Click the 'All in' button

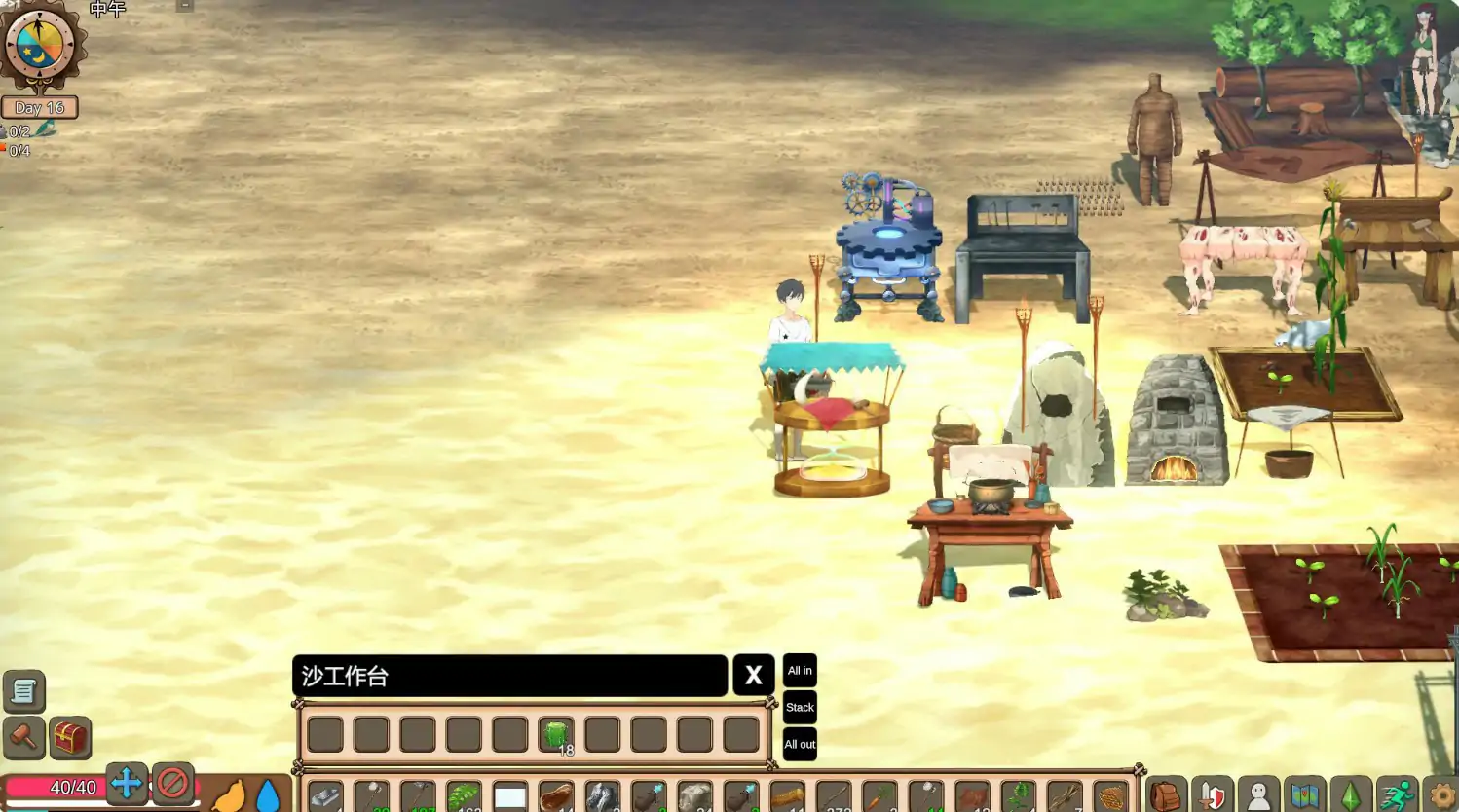point(799,671)
